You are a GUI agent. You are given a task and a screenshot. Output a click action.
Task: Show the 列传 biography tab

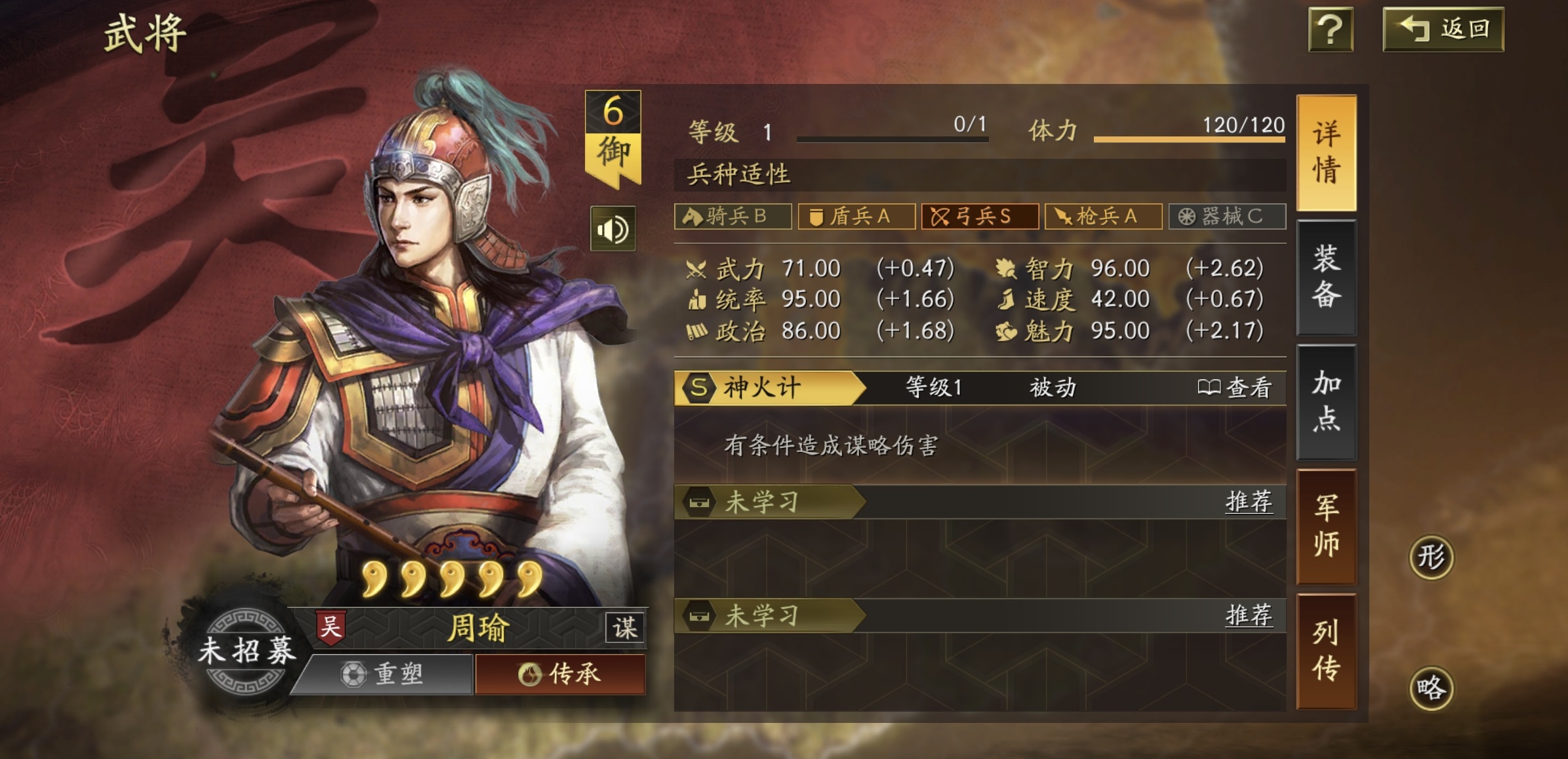pos(1326,651)
